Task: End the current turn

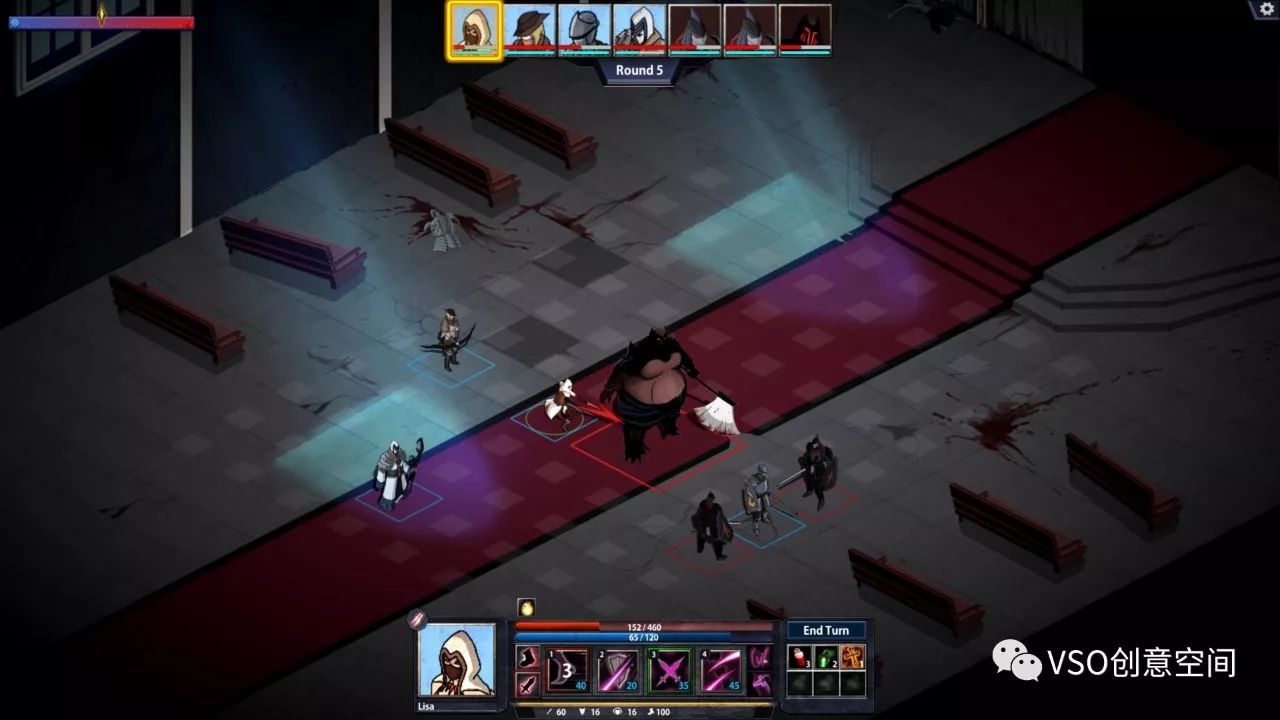Action: (826, 630)
